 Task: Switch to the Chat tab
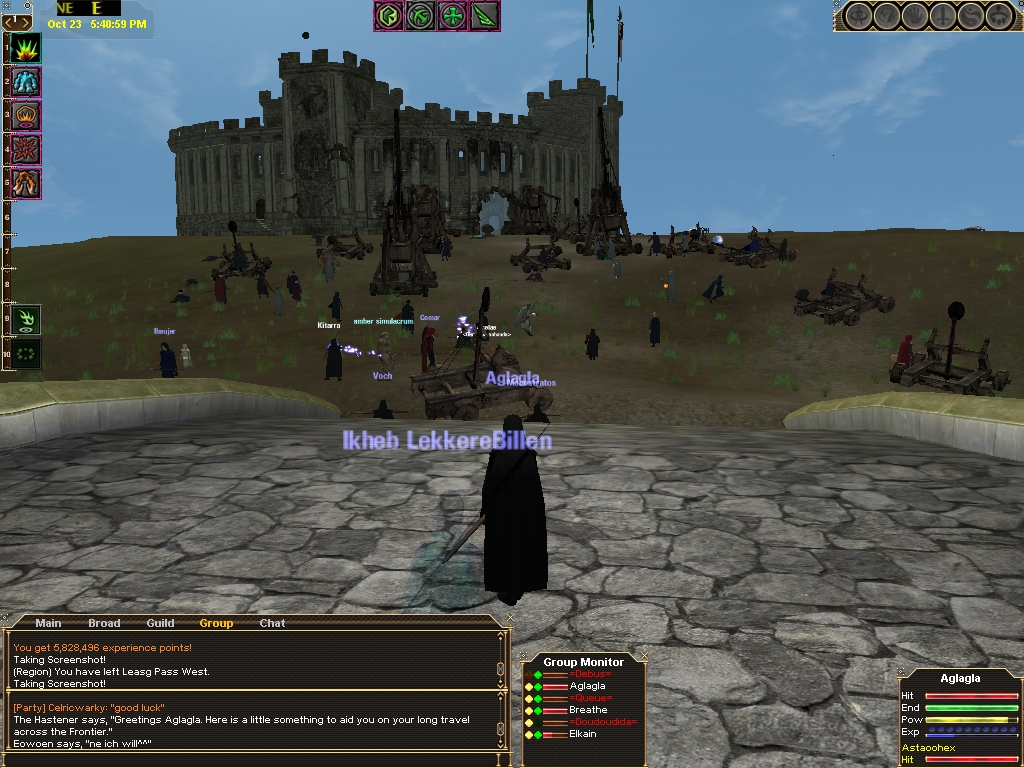click(x=272, y=623)
